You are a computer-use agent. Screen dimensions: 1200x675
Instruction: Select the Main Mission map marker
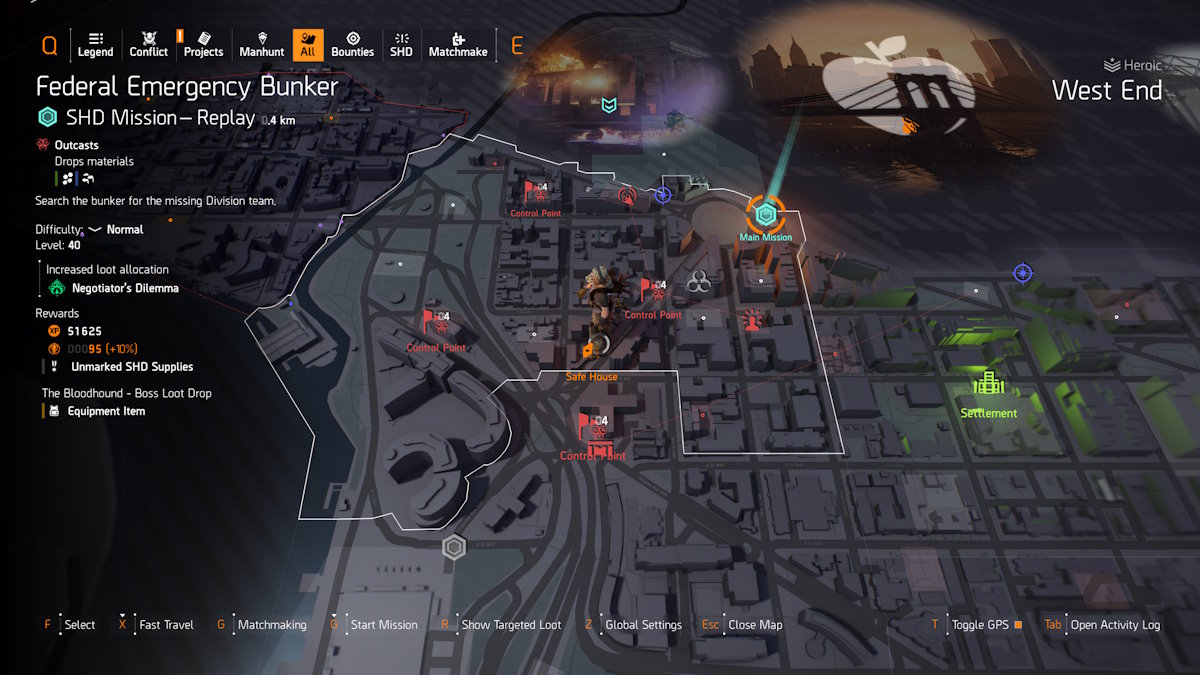point(765,215)
